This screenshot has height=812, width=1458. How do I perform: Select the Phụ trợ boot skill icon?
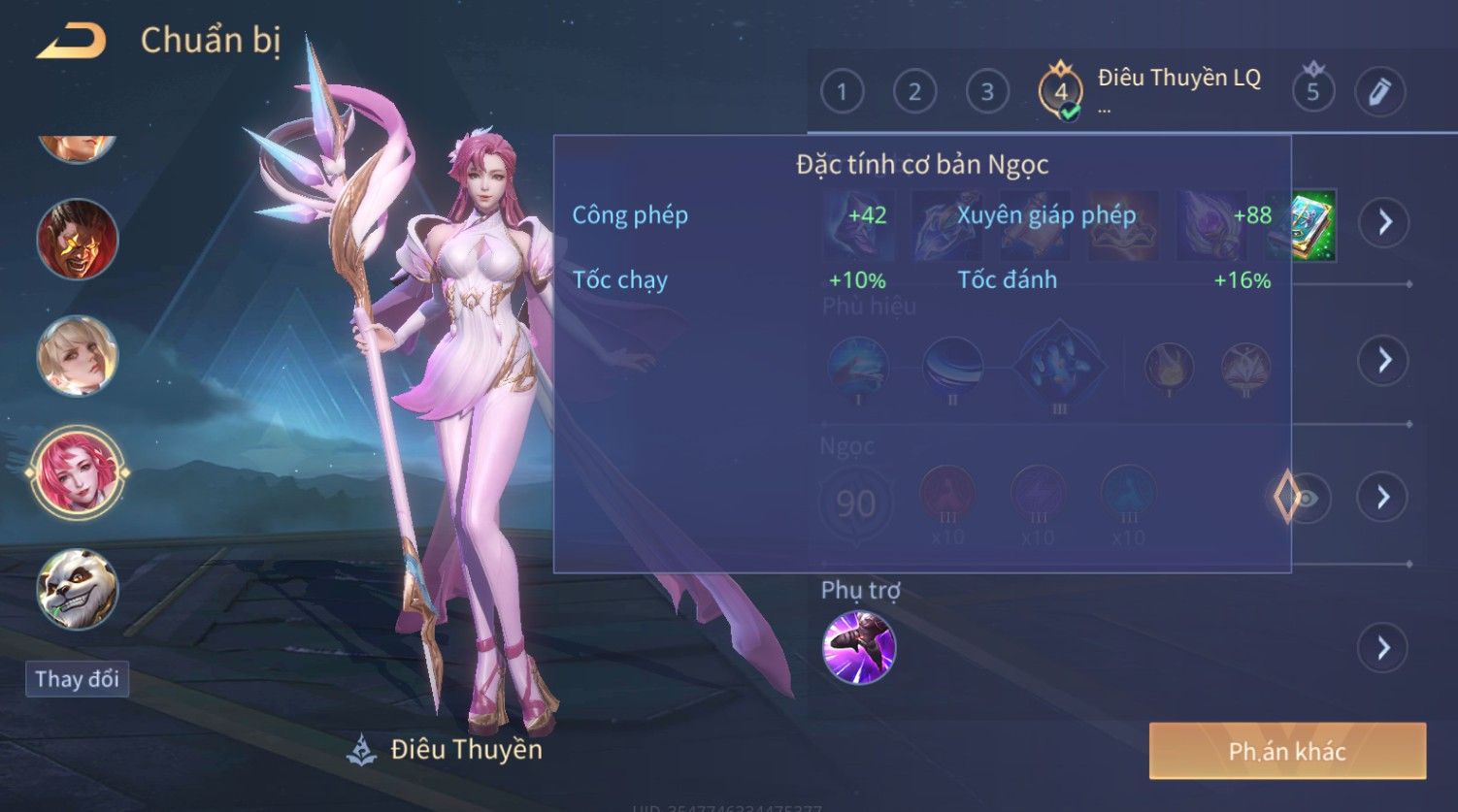pos(859,648)
